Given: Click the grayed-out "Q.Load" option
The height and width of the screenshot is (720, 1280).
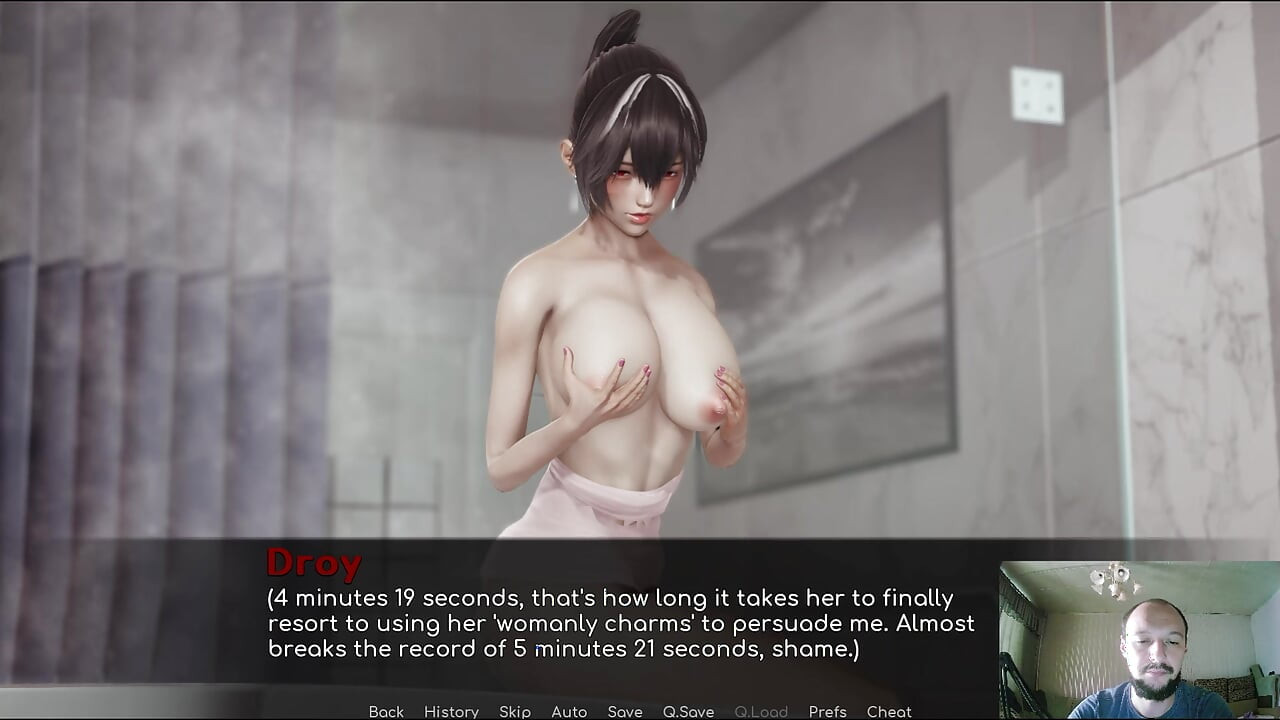Looking at the screenshot, I should 761,711.
